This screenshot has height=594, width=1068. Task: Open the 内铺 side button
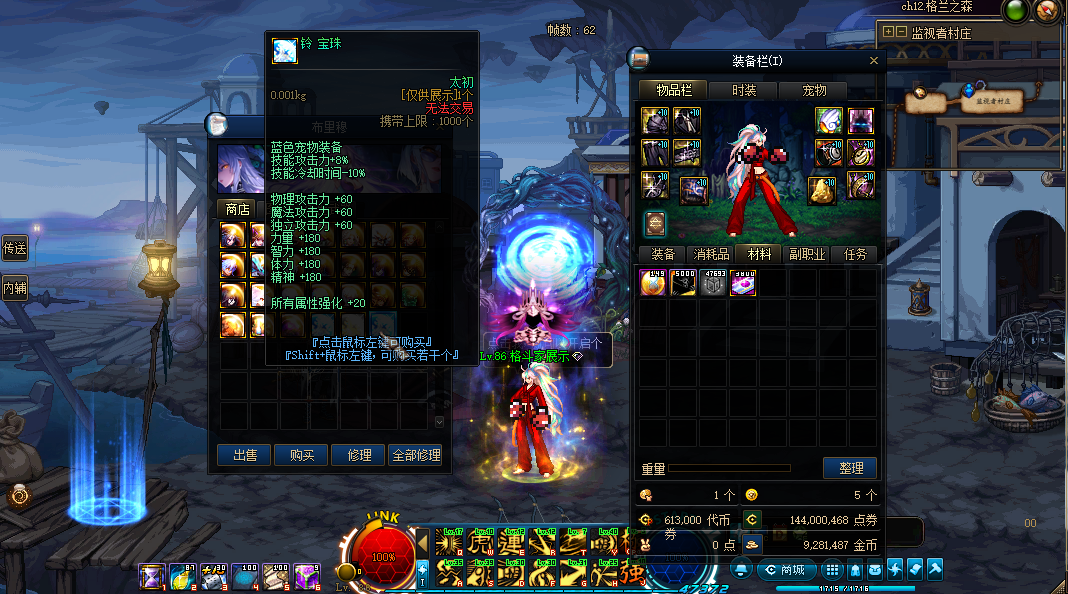(14, 289)
